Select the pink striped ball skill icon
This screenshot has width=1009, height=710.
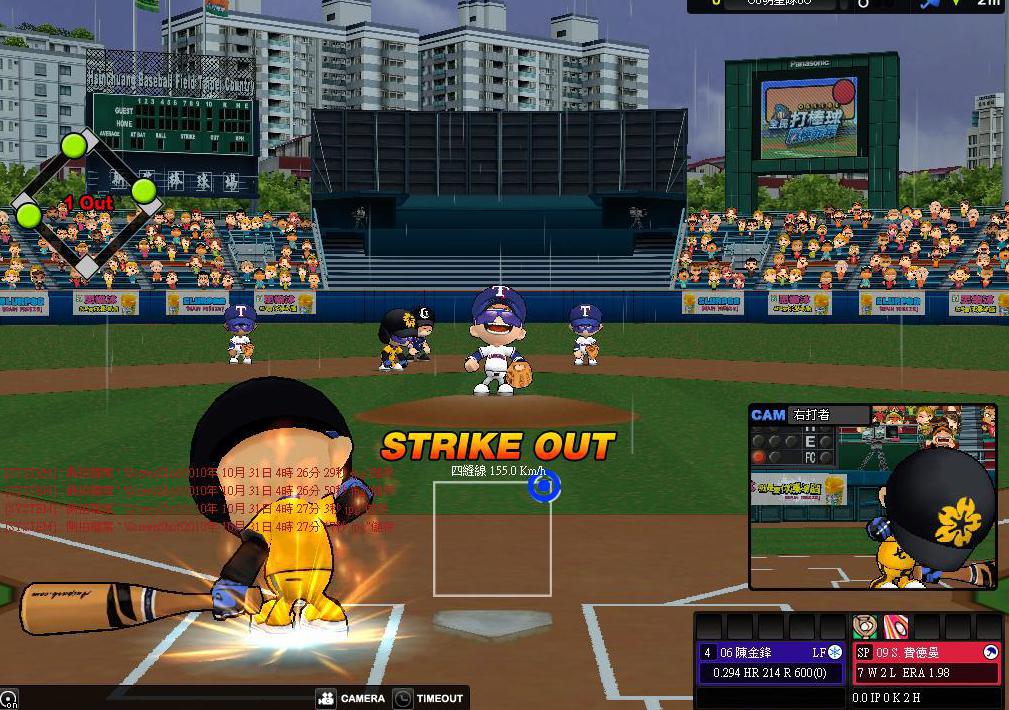click(895, 627)
